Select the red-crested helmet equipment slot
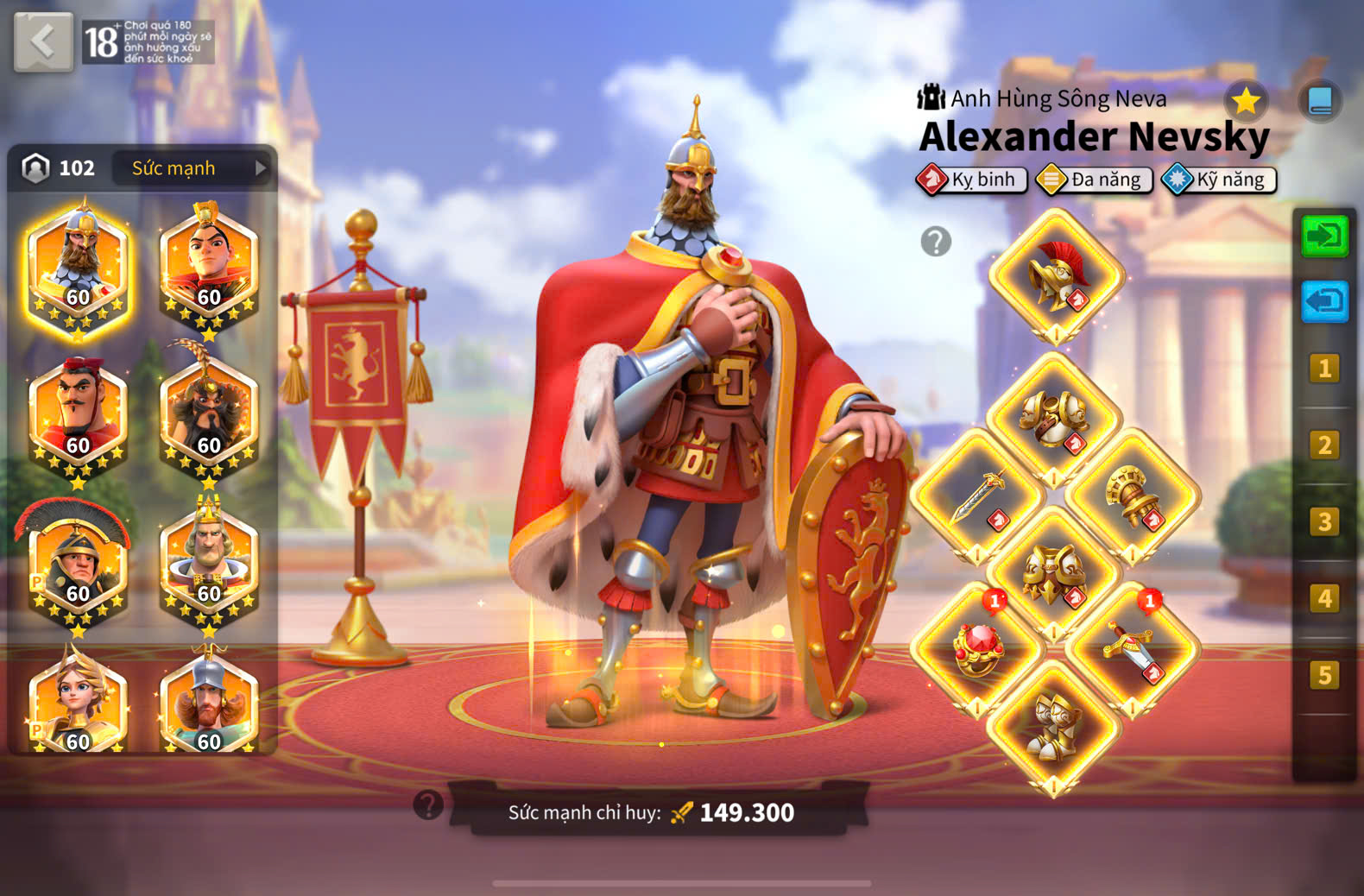This screenshot has height=896, width=1364. [x=1055, y=276]
